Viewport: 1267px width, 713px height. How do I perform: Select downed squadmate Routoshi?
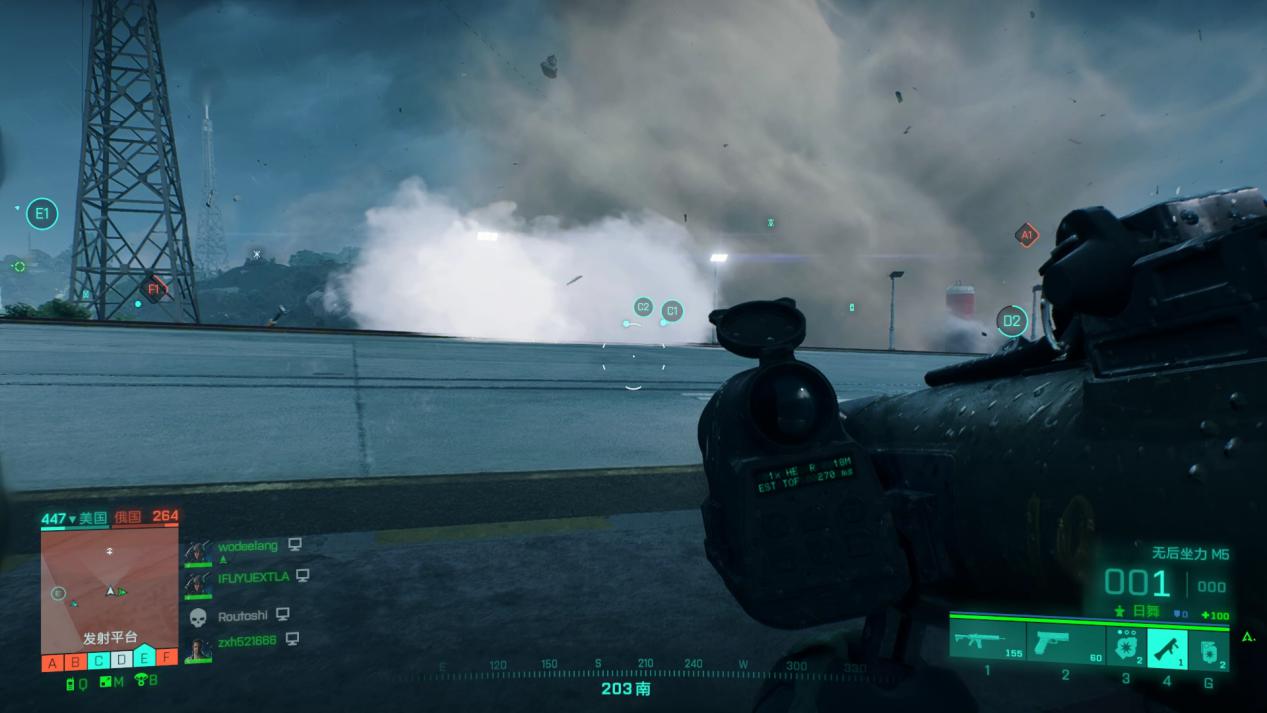(x=244, y=615)
